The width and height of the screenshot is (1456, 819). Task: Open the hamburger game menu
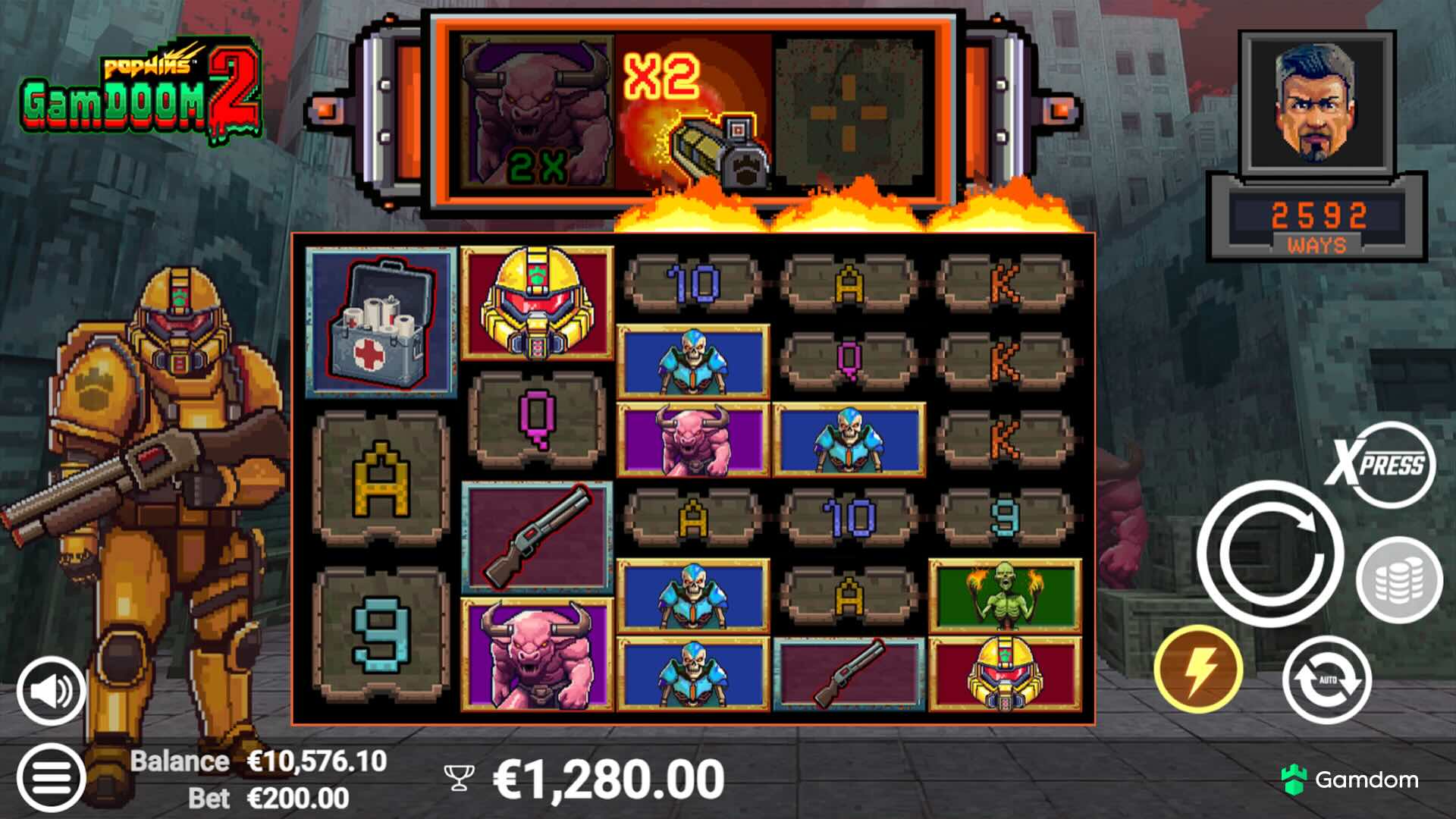(x=49, y=775)
